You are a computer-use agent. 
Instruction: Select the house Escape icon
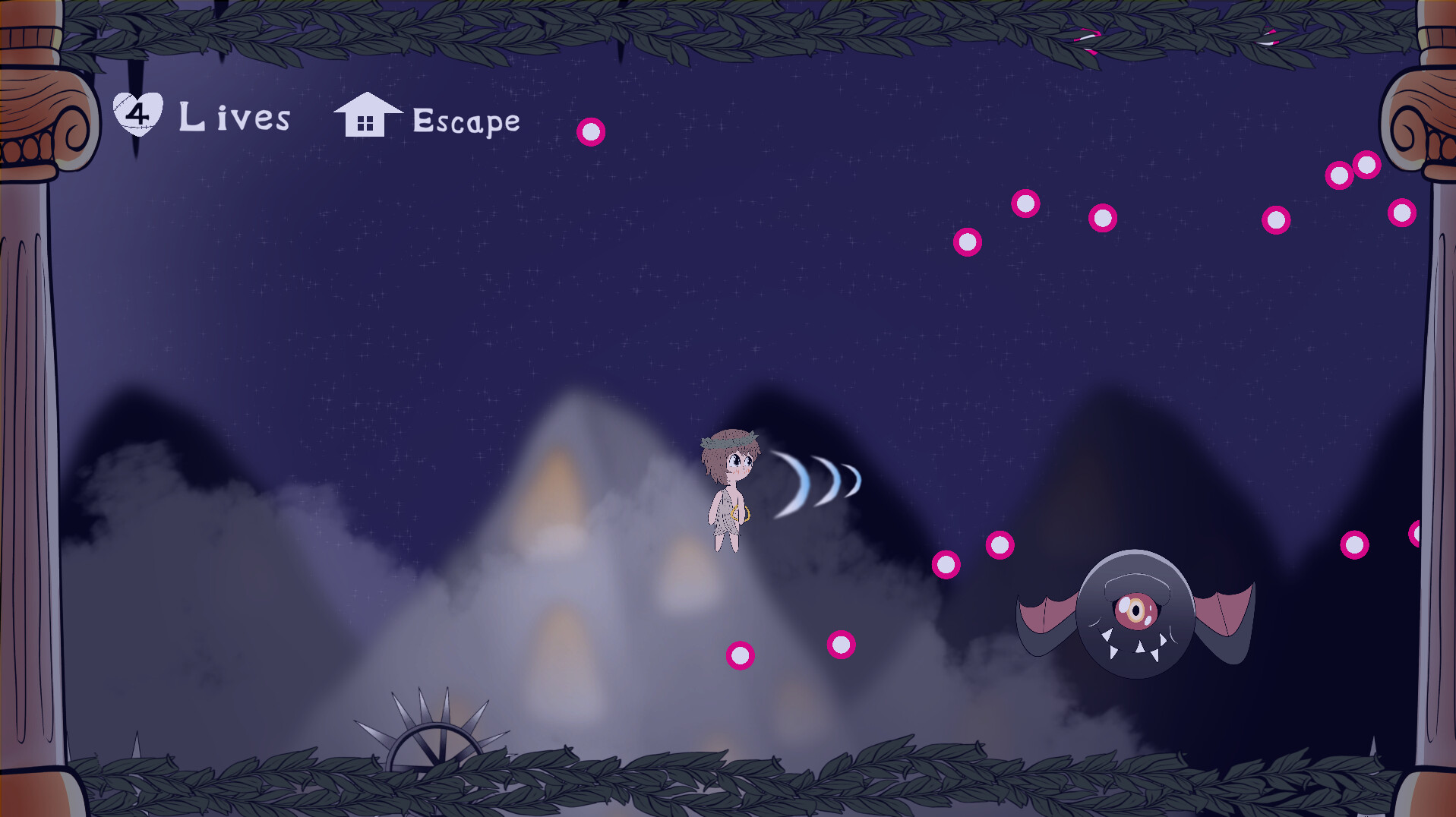click(368, 114)
